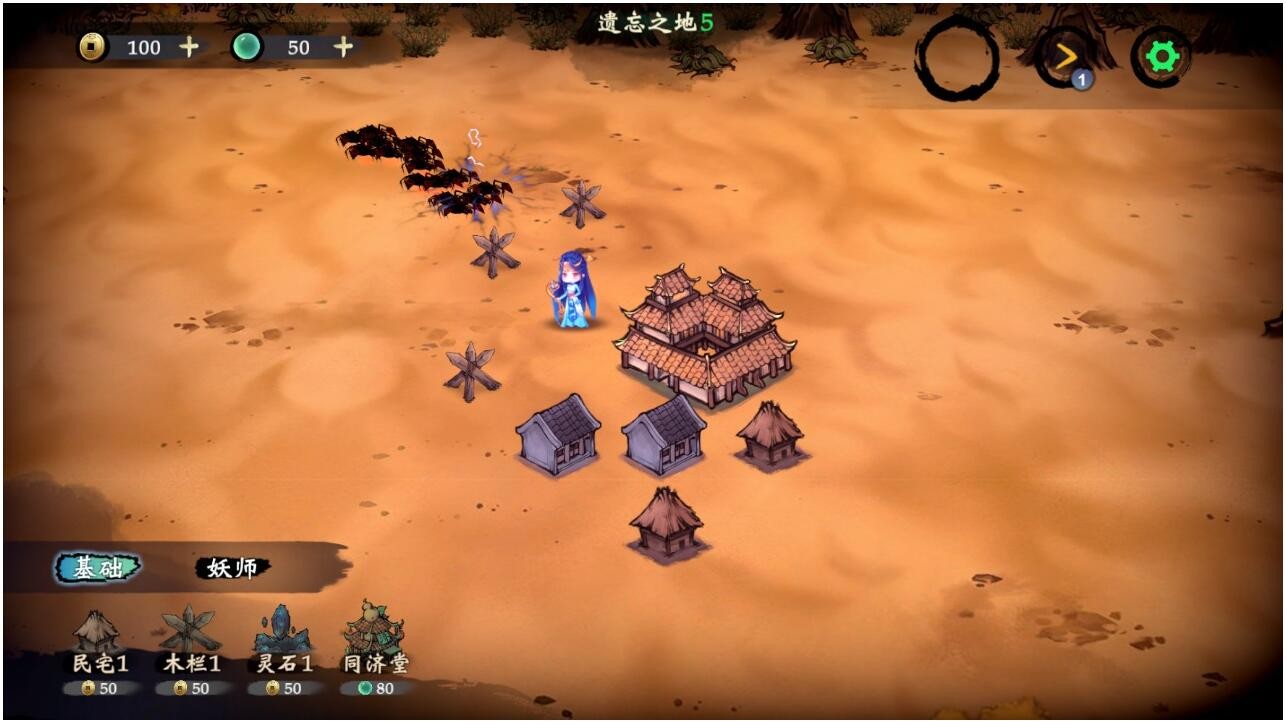Screen dimensions: 1286x721
Task: Switch to the 基础 tab
Action: click(x=98, y=568)
